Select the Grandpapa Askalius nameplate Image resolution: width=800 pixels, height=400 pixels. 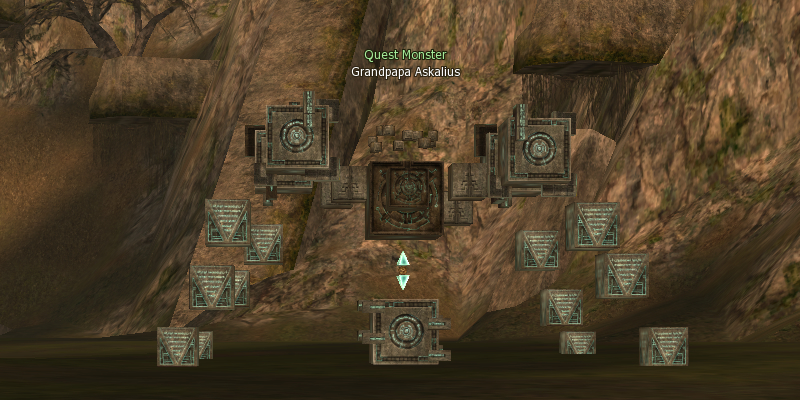pos(405,72)
